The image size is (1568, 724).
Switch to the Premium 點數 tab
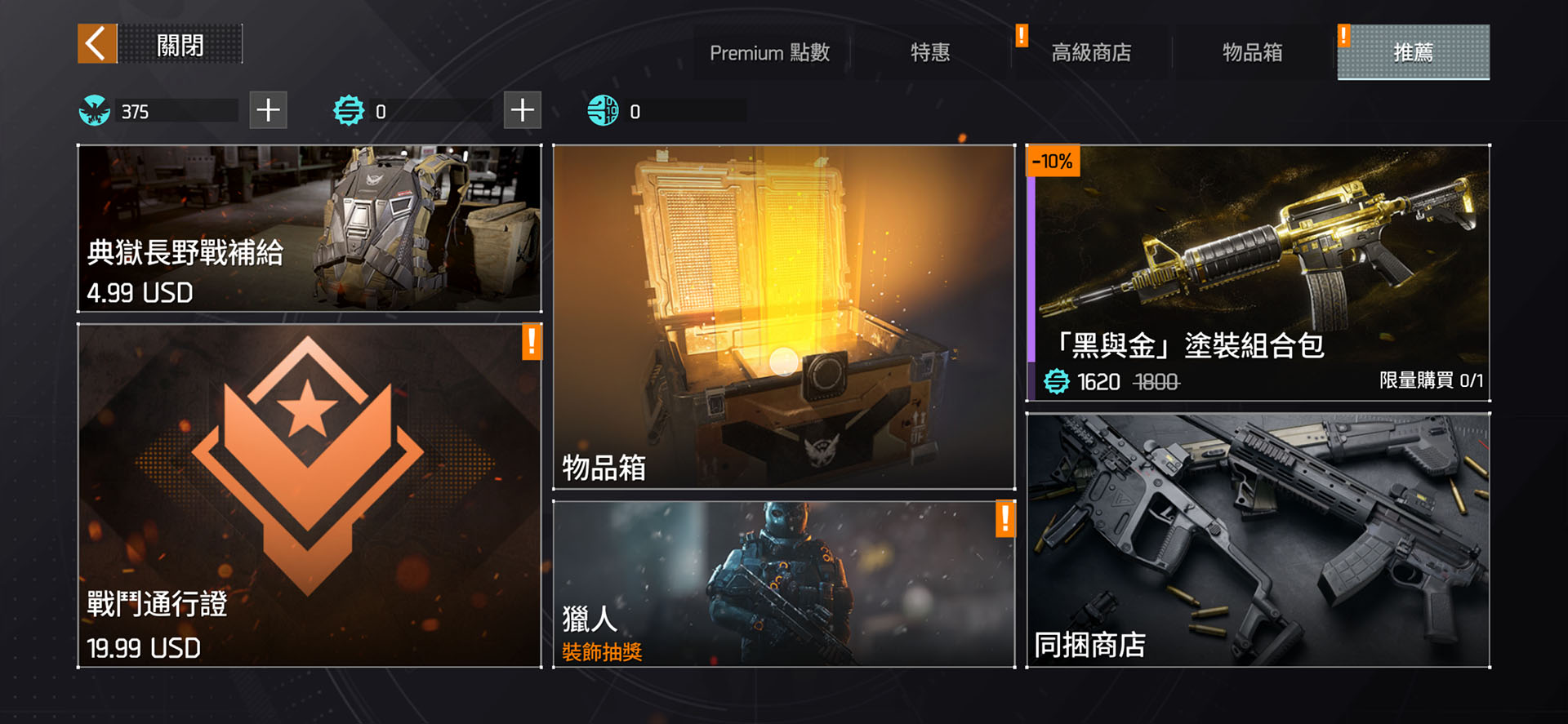[769, 53]
